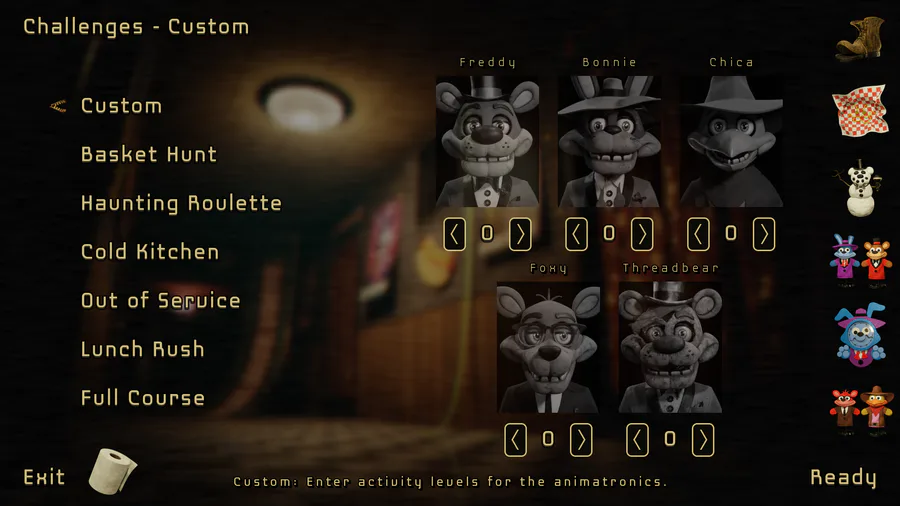Click Exit to leave challenges

pos(44,477)
